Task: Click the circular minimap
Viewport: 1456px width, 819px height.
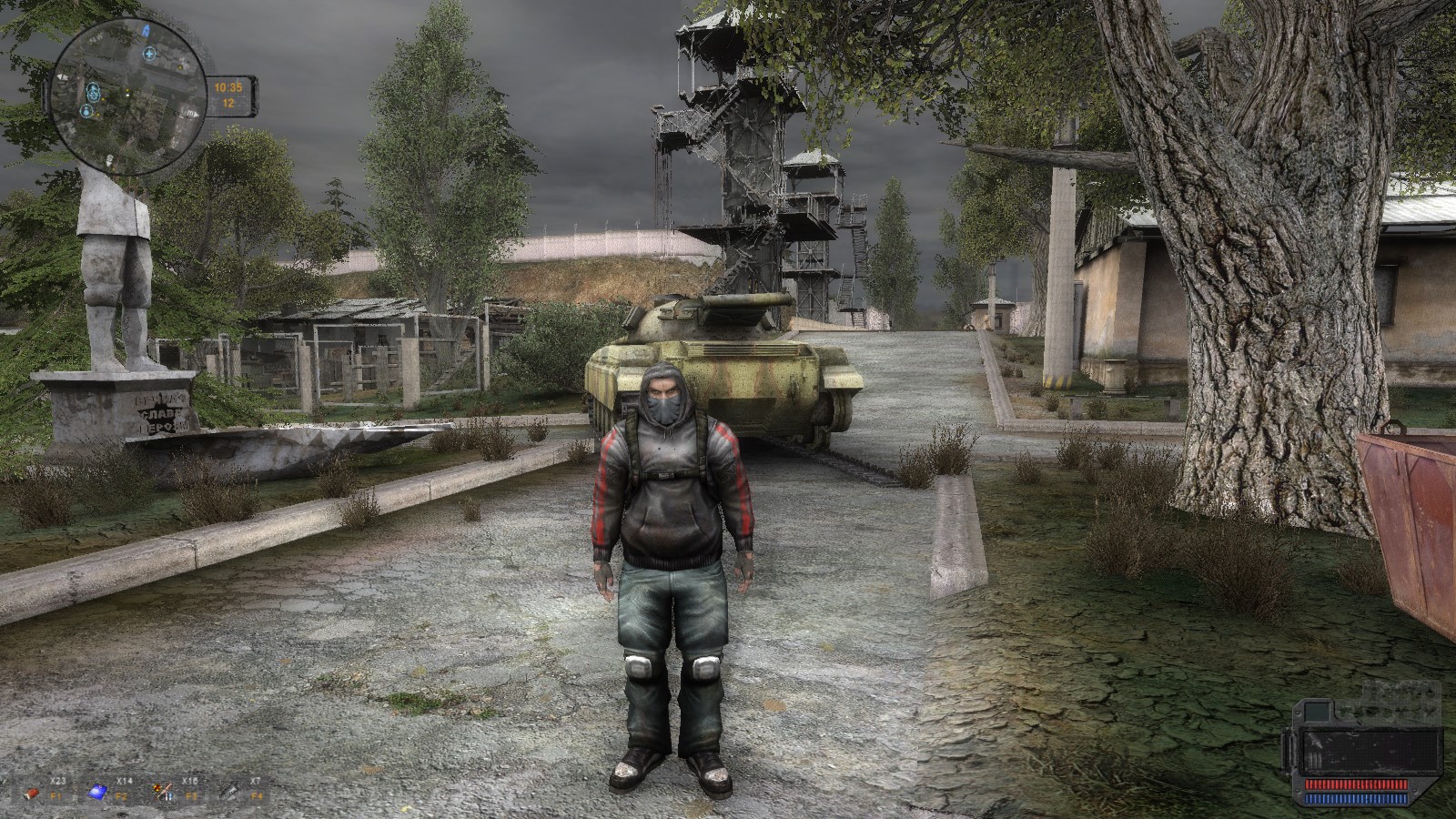Action: [127, 96]
